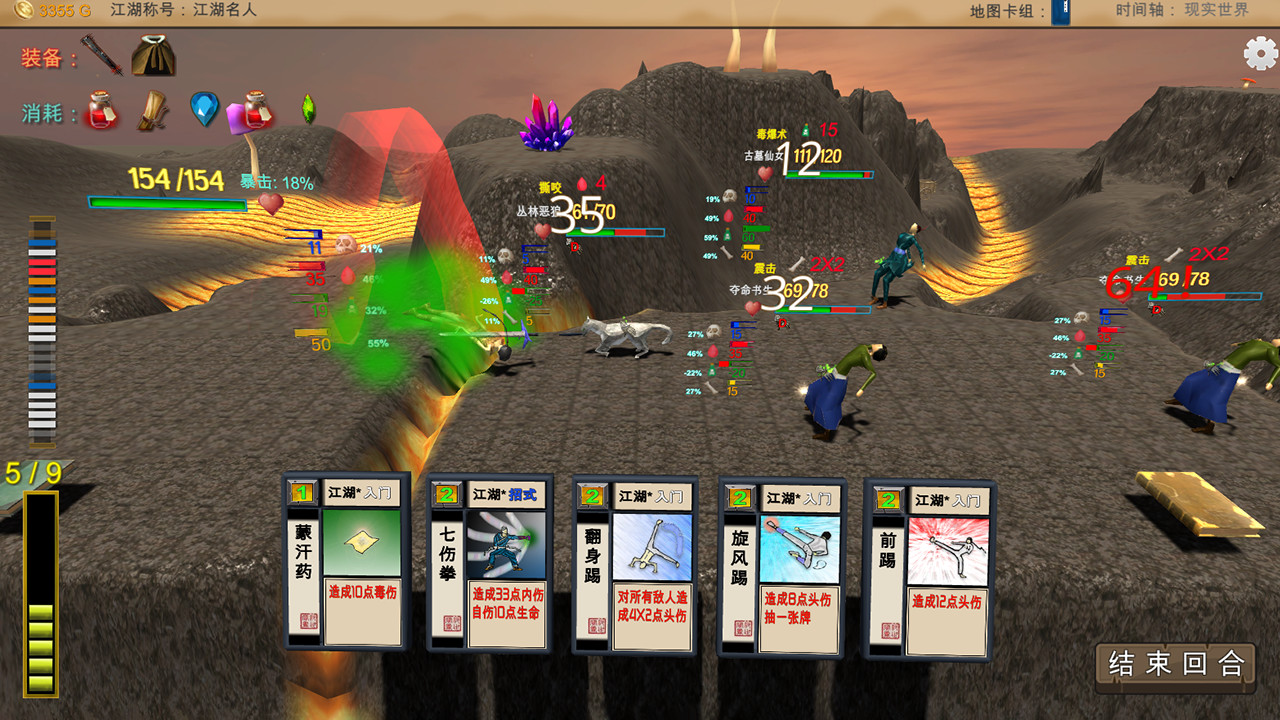This screenshot has width=1280, height=720.
Task: Select the 七伤拳 card
Action: (x=492, y=565)
